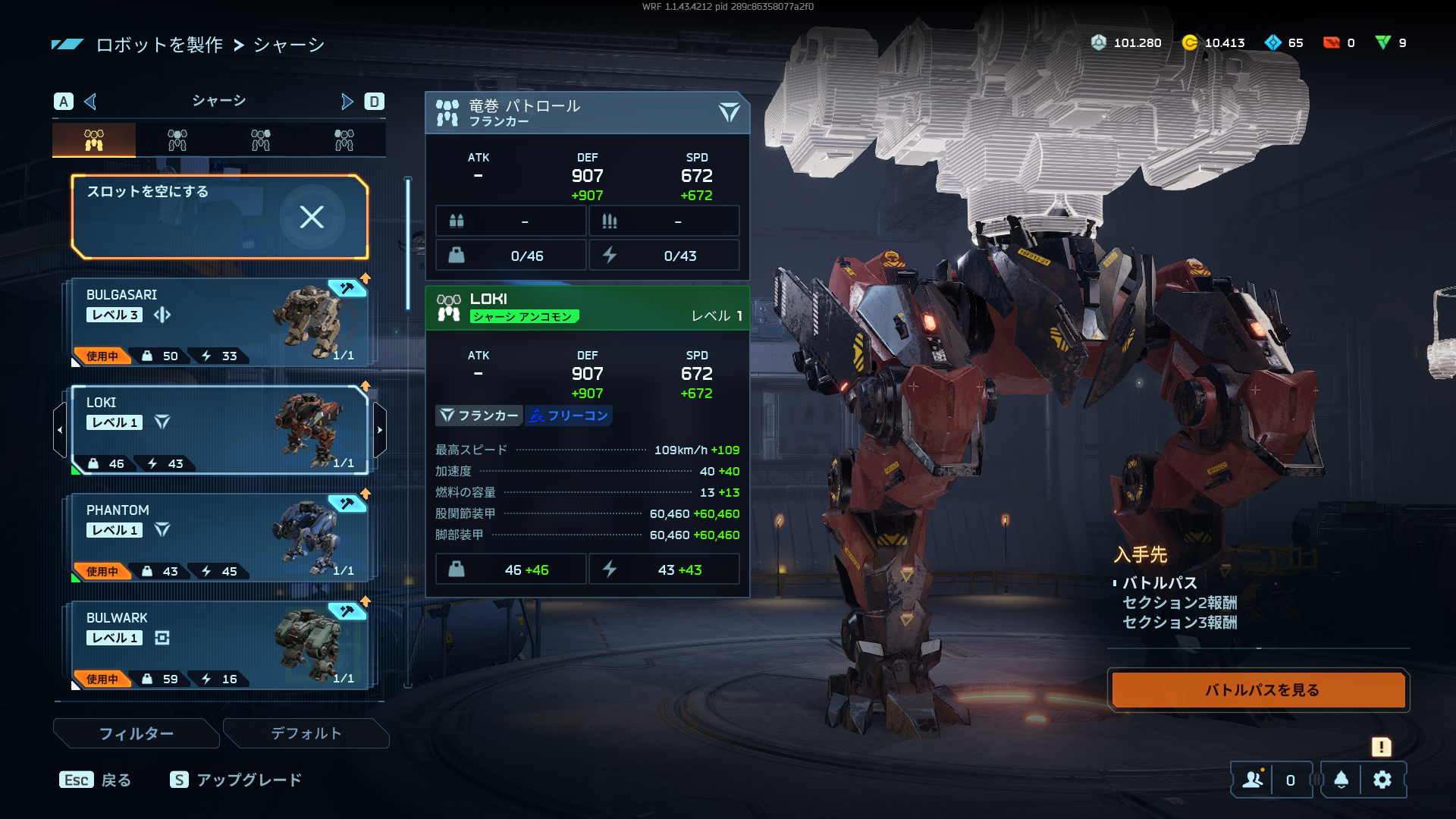Open the notifications bell
1456x819 pixels.
point(1341,780)
